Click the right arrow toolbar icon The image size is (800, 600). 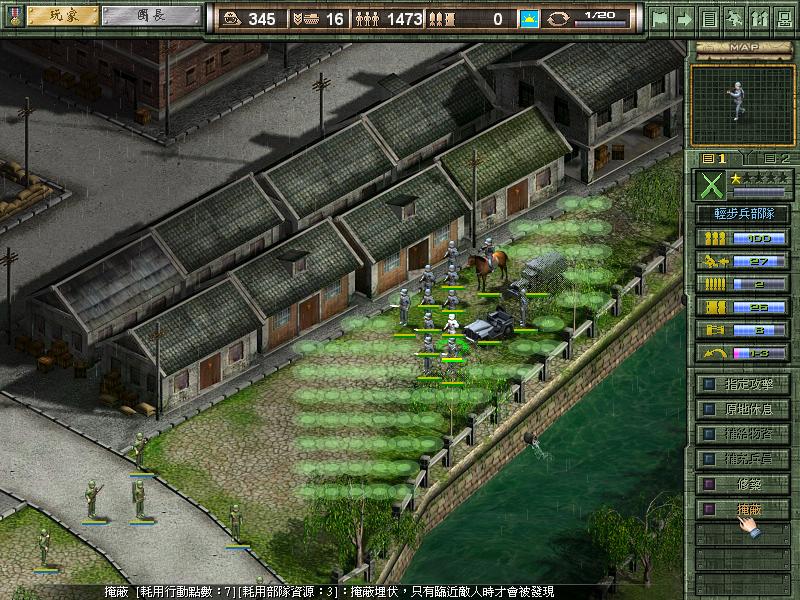click(x=685, y=18)
